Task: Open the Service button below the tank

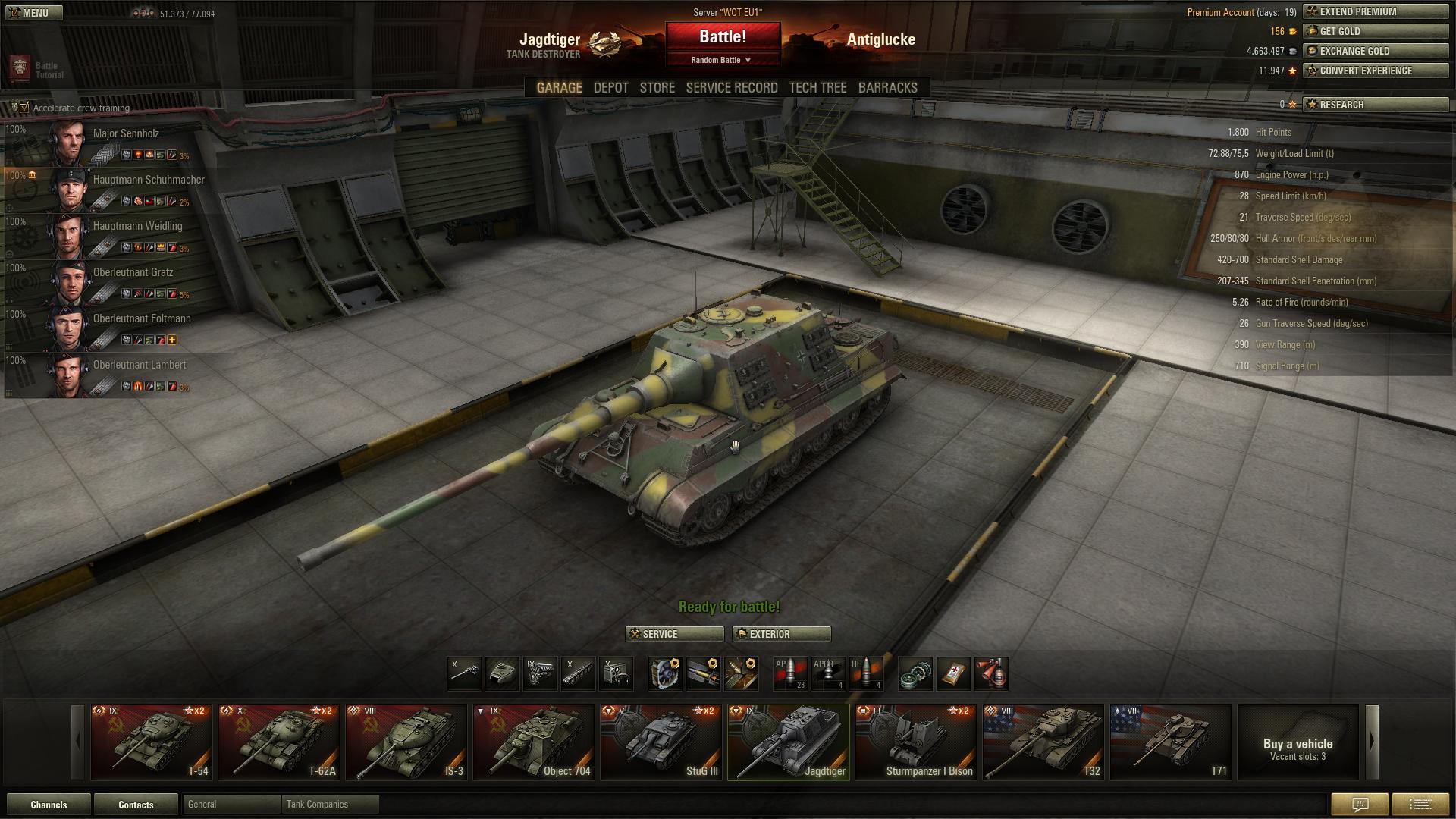Action: [x=674, y=634]
